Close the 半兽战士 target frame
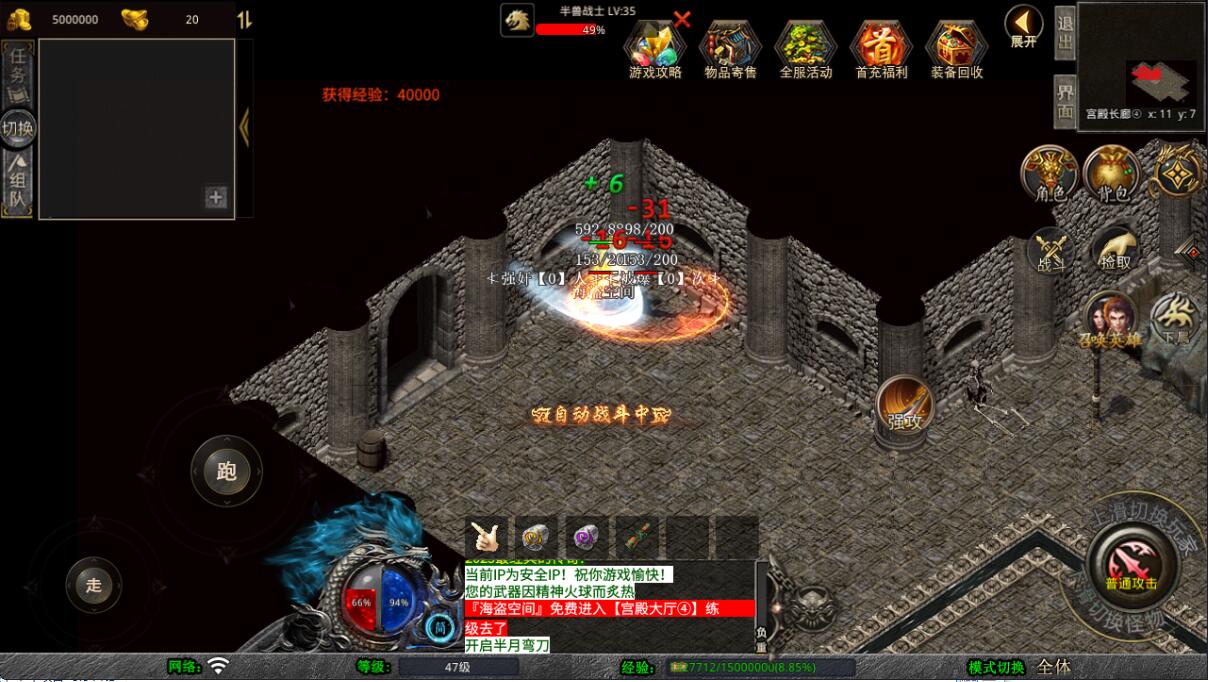Screen dimensions: 1208x682 coord(682,19)
